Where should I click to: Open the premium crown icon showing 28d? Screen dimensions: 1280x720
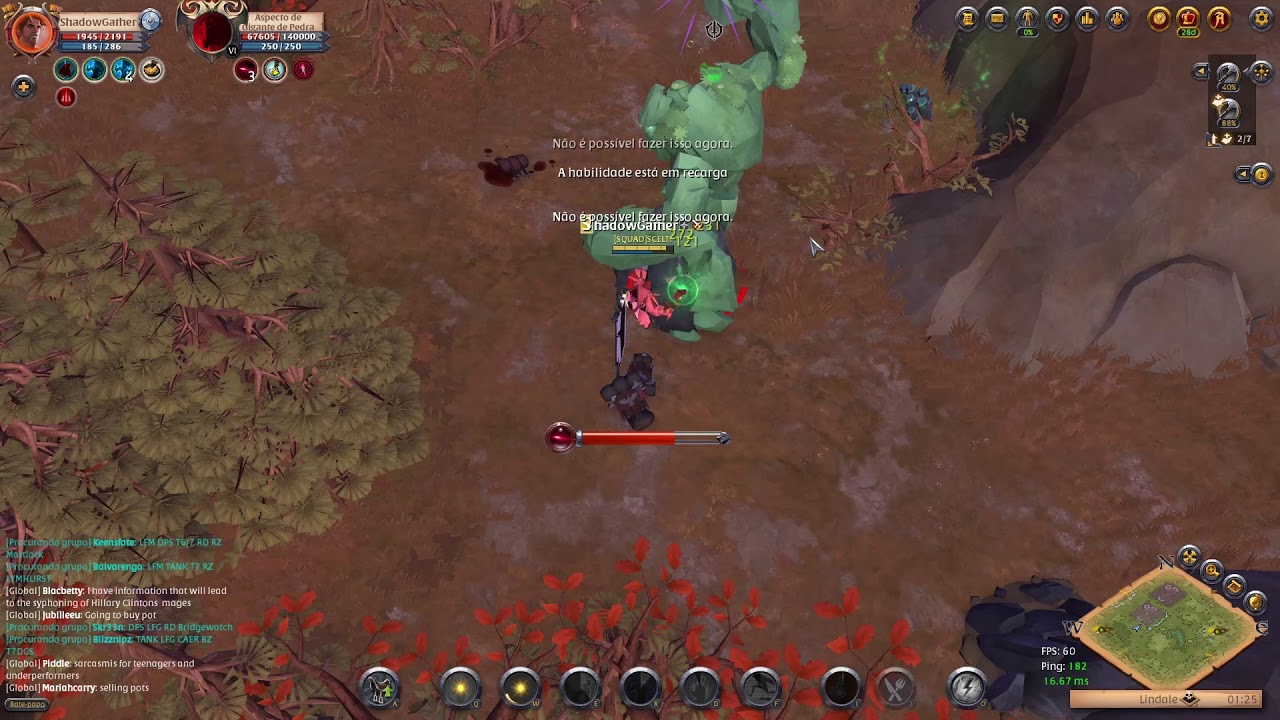pos(1188,18)
